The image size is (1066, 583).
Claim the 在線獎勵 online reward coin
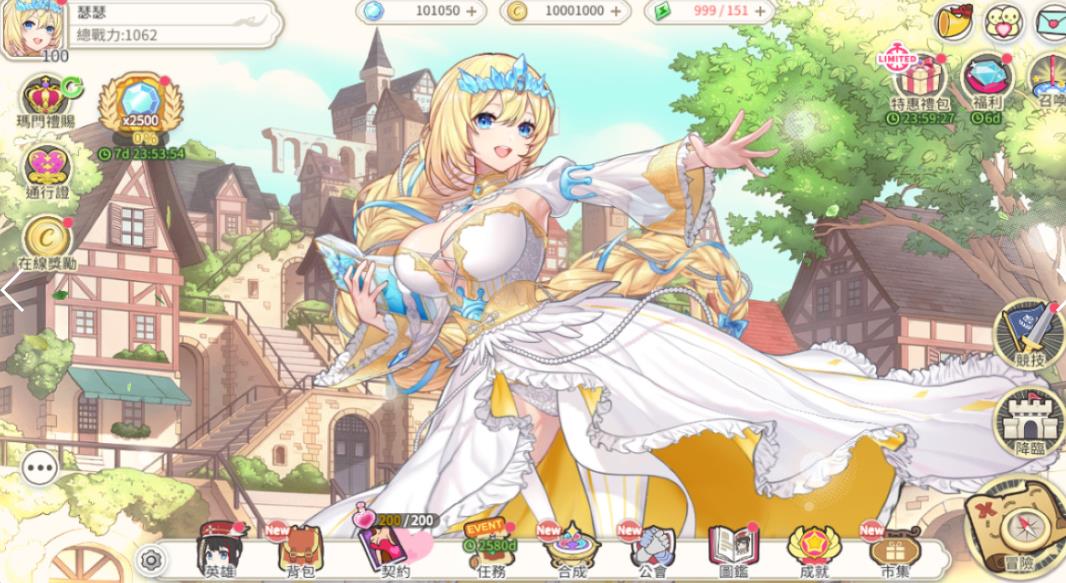46,240
